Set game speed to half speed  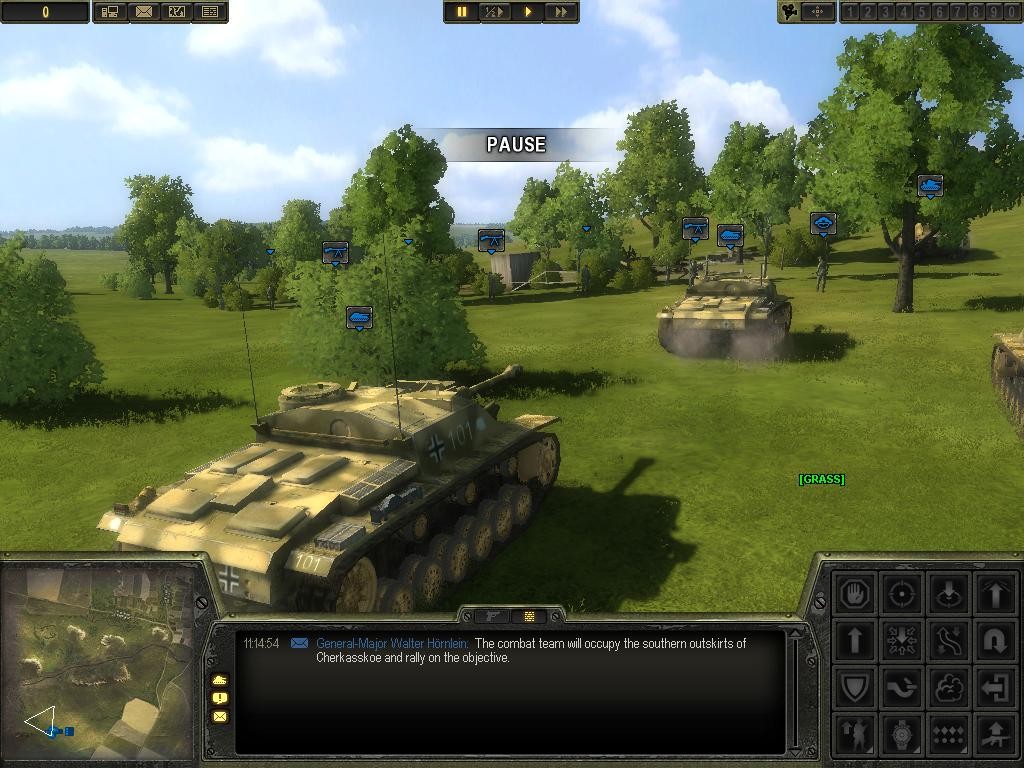pyautogui.click(x=494, y=12)
